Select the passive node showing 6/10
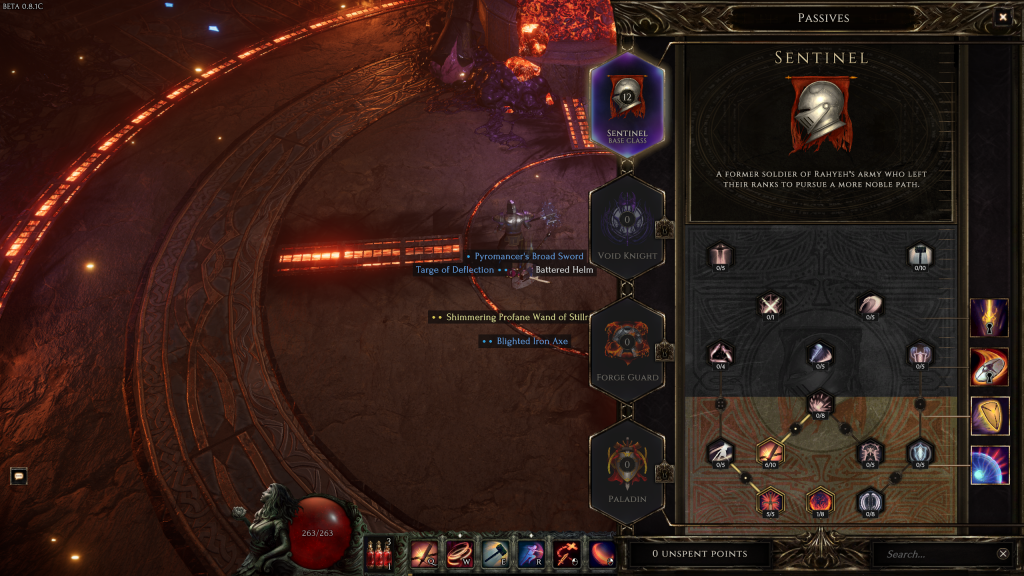Viewport: 1024px width, 576px height. tap(770, 452)
